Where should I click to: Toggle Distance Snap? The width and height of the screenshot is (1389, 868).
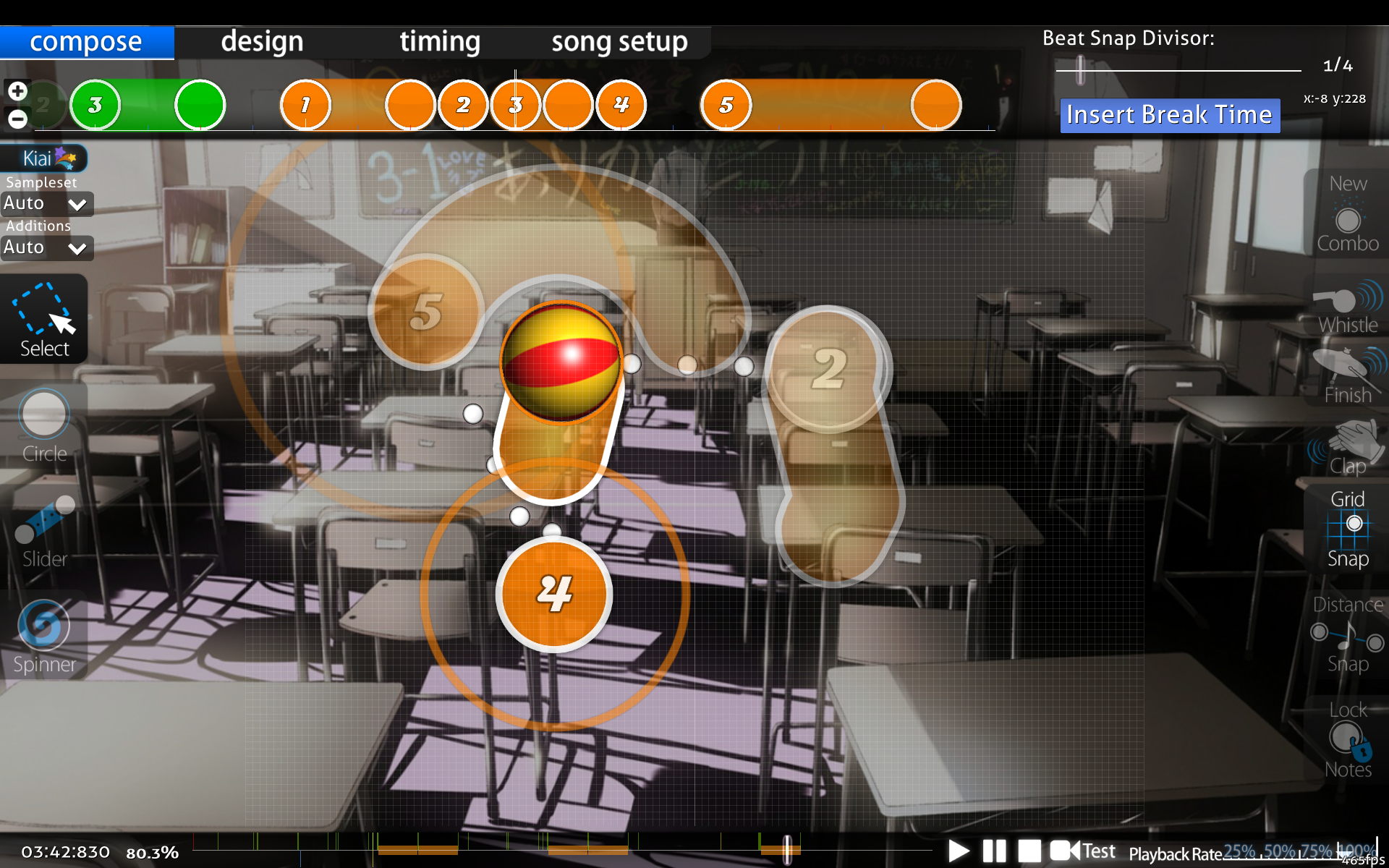[x=1347, y=634]
